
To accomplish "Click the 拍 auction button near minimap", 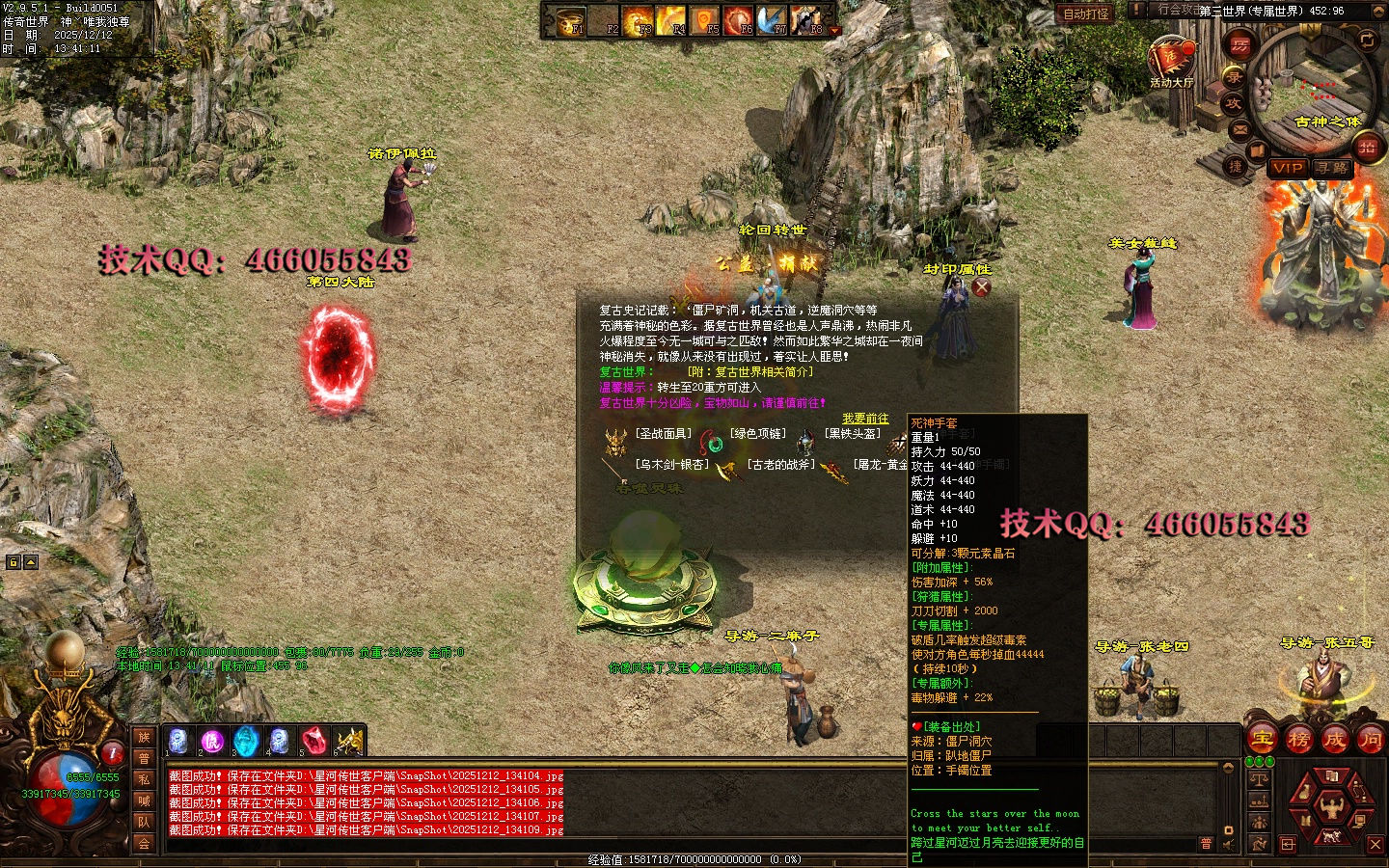I will pos(1367,147).
